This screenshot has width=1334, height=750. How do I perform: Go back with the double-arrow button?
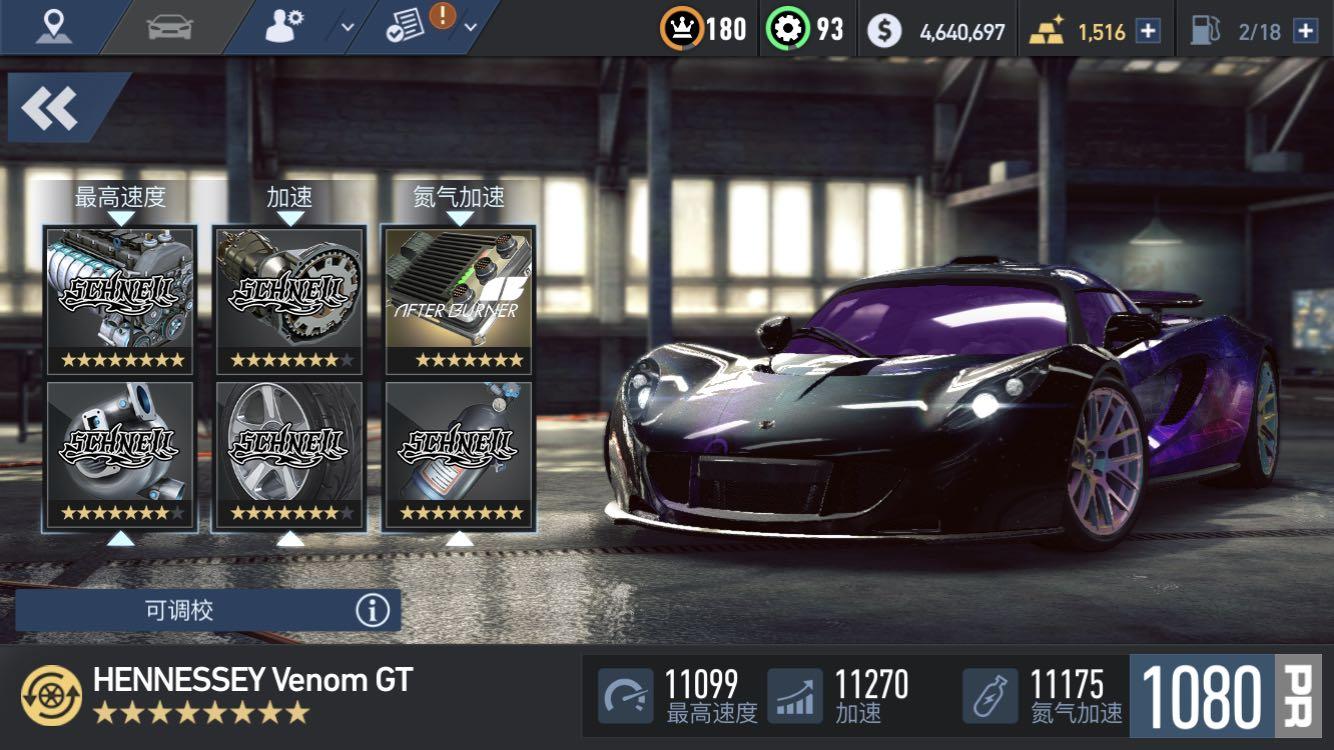(x=50, y=108)
